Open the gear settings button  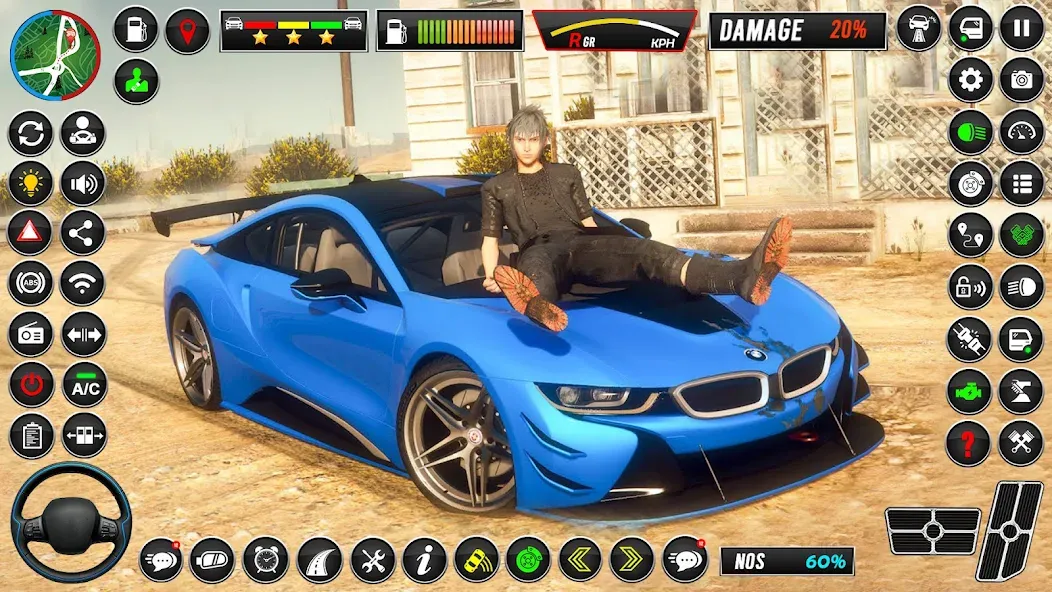click(970, 80)
